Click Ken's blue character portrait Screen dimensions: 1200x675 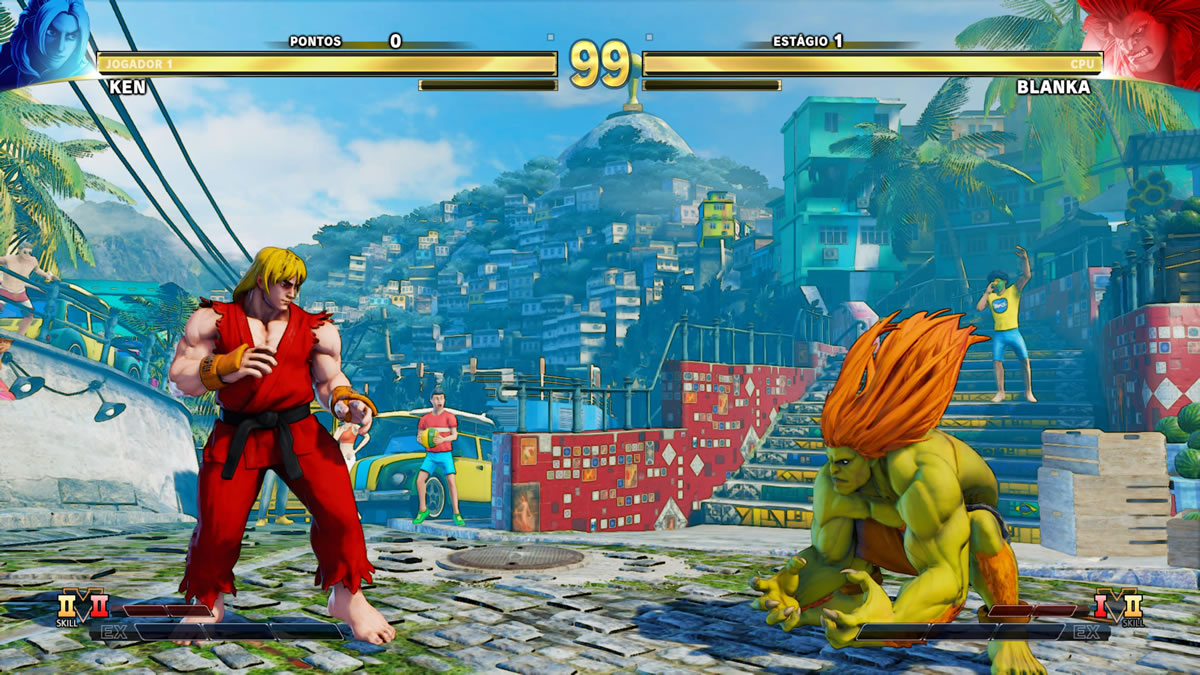coord(45,40)
